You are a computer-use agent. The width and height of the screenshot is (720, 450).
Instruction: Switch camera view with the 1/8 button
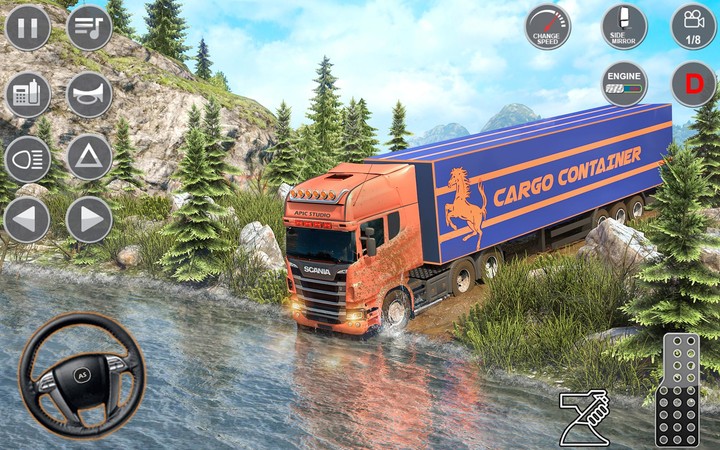[693, 27]
